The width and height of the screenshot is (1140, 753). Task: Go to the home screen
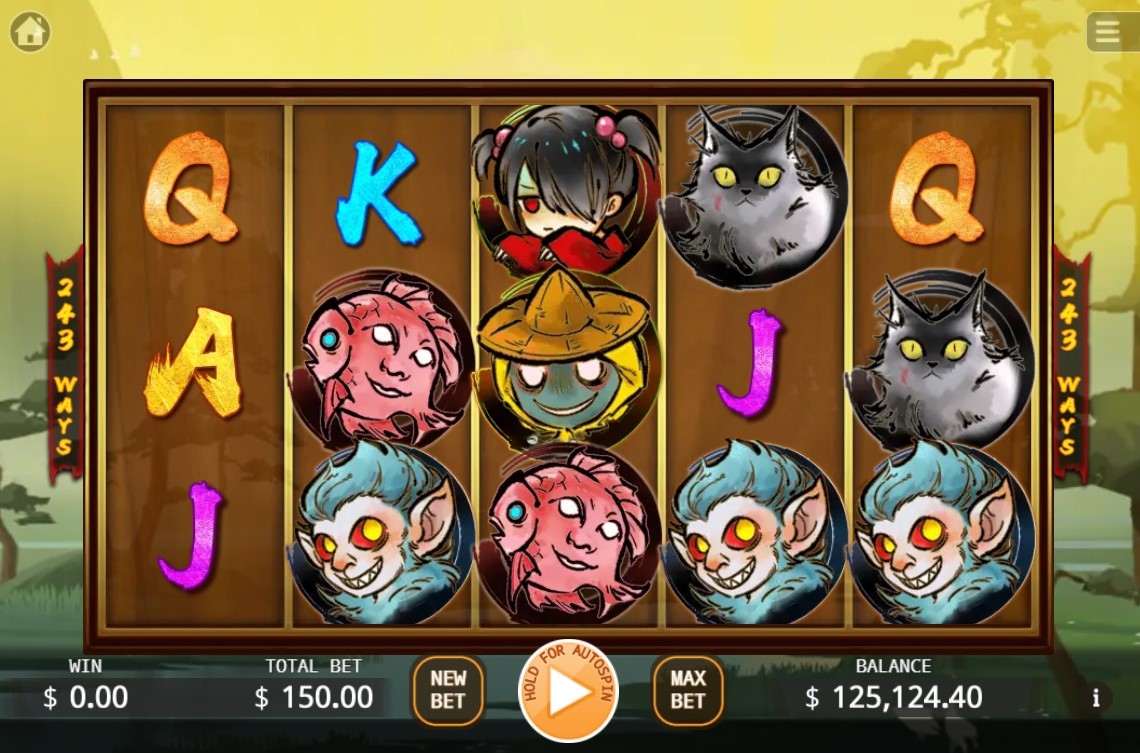(30, 32)
